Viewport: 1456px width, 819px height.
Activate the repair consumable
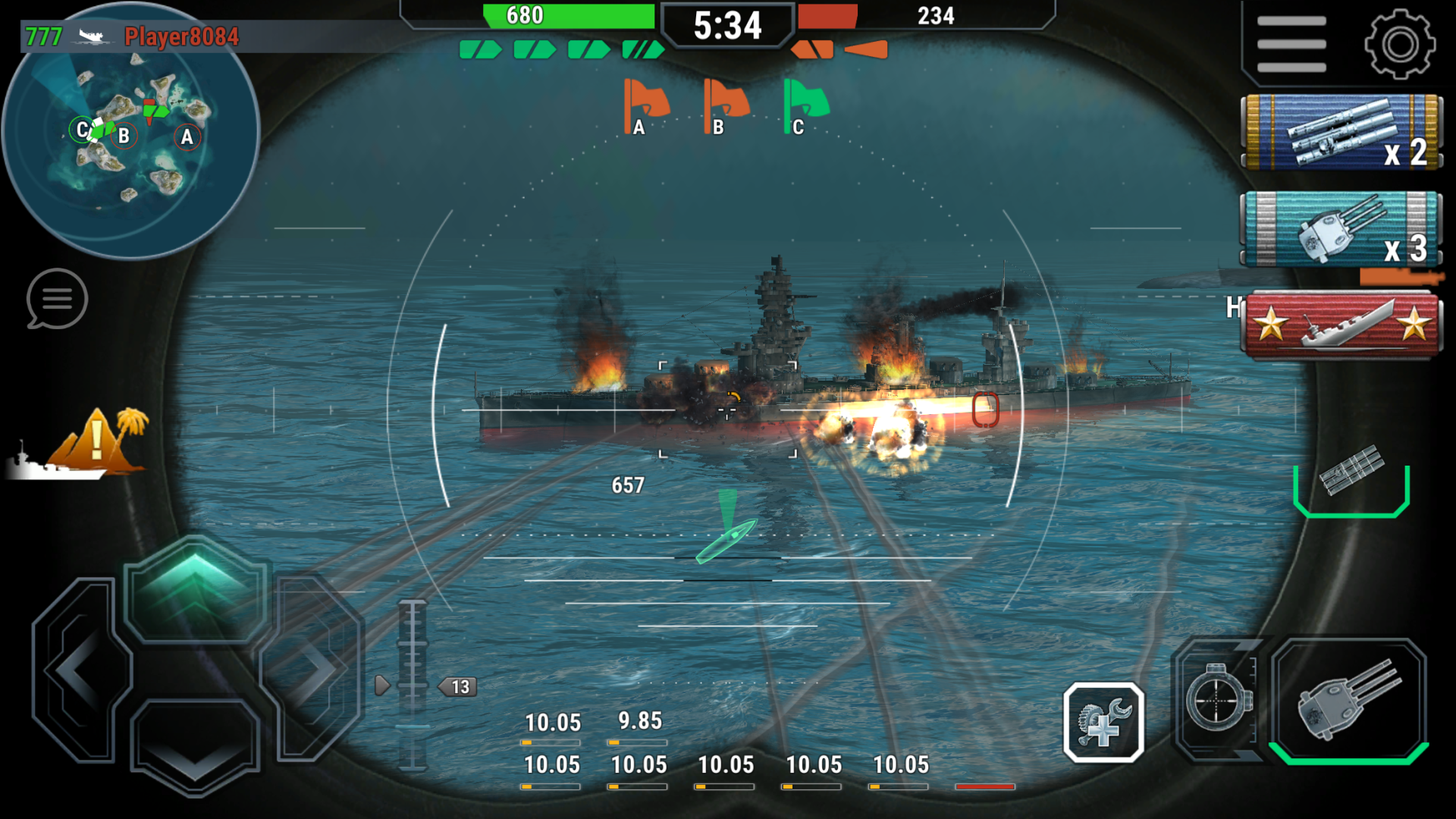pyautogui.click(x=1104, y=721)
